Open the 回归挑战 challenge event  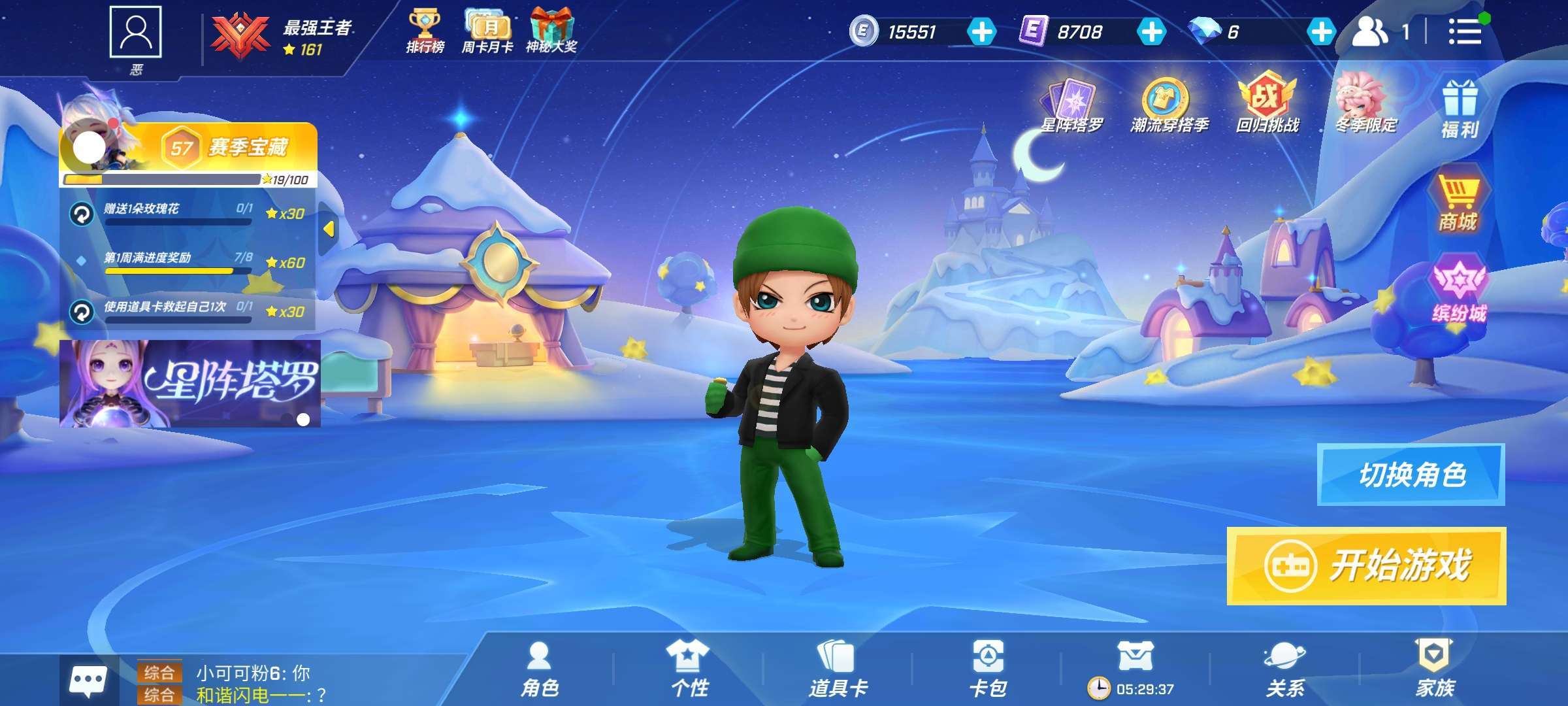[x=1267, y=103]
